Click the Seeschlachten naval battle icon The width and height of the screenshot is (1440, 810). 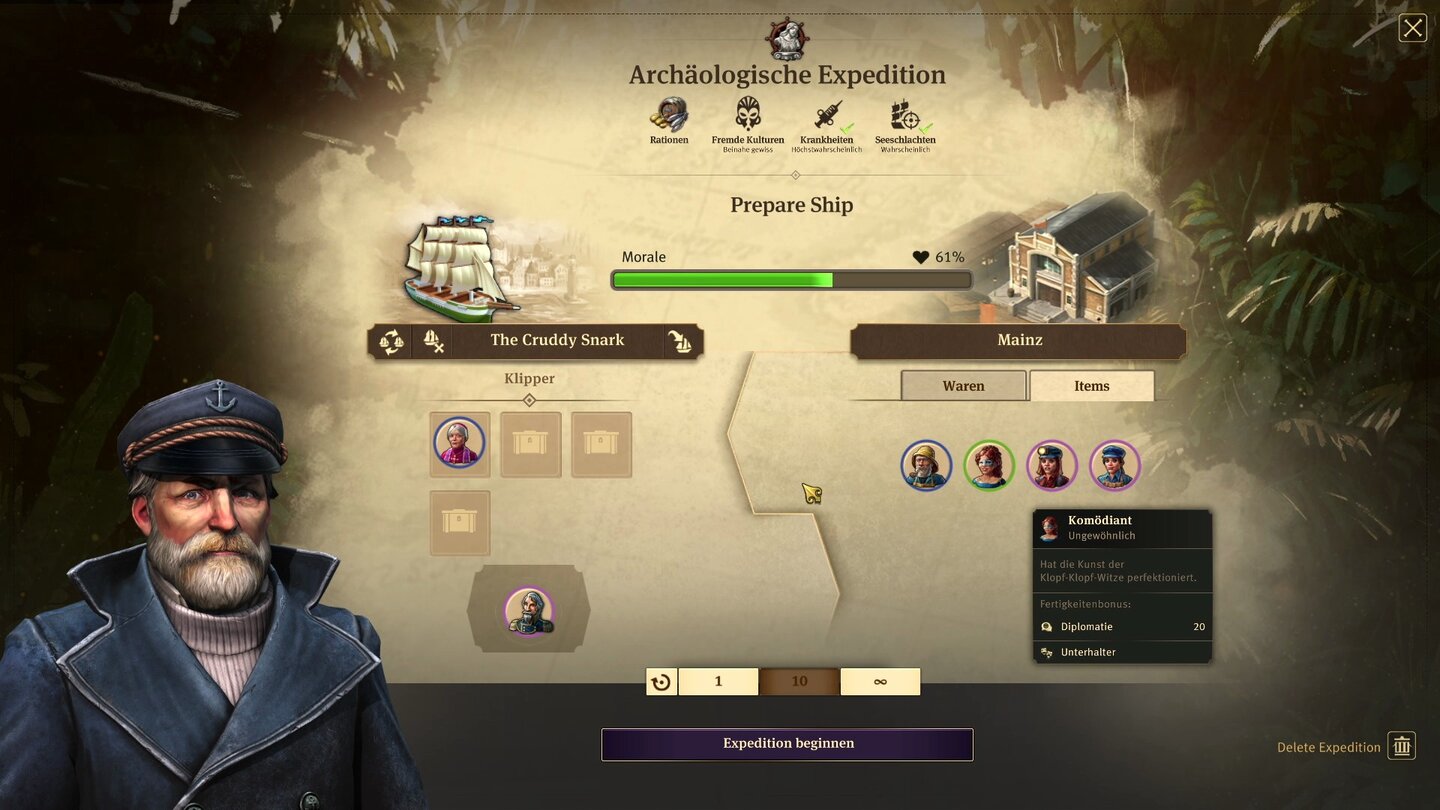pos(905,115)
